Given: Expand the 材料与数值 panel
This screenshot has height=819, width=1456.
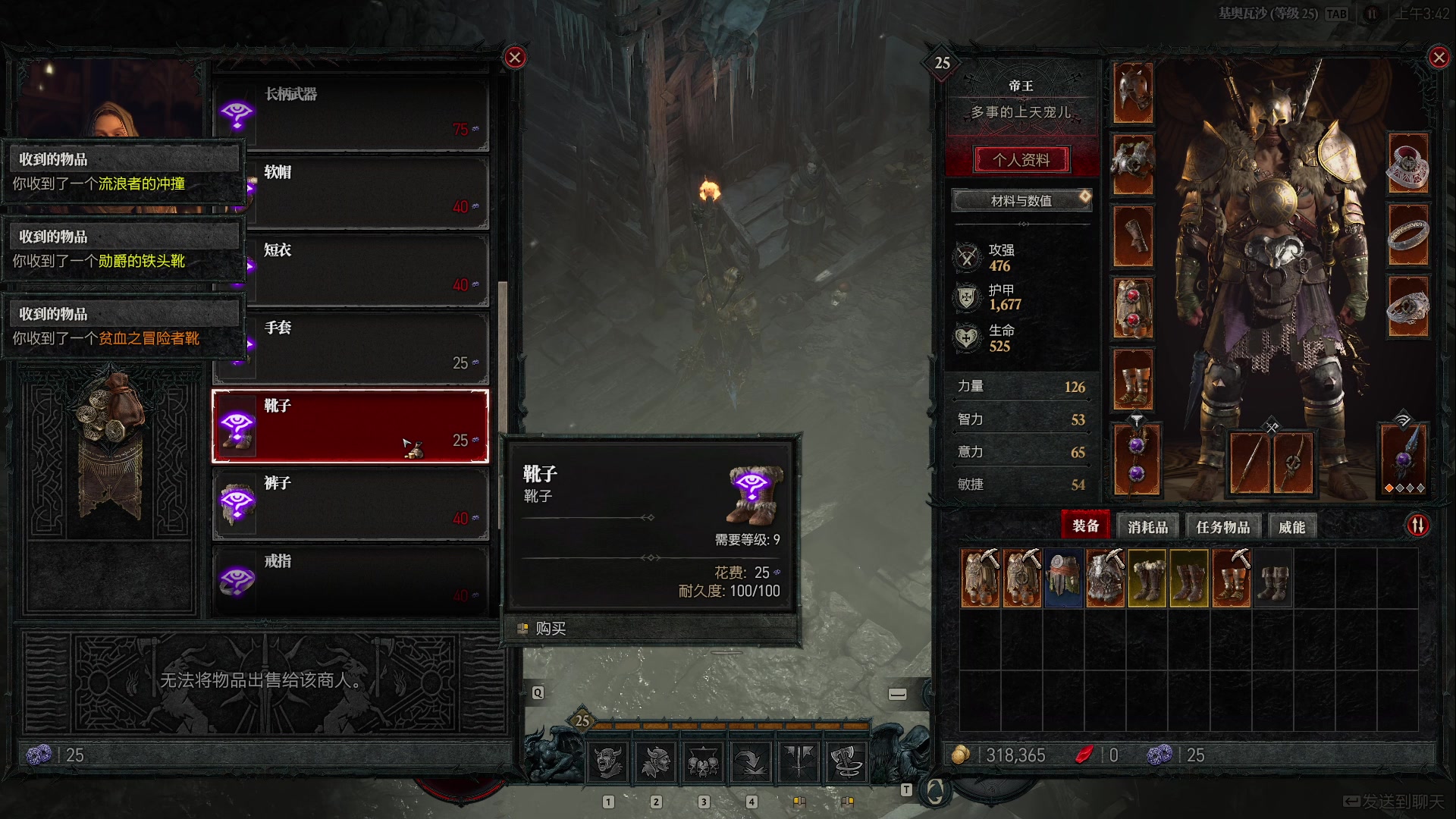Looking at the screenshot, I should pyautogui.click(x=1021, y=201).
